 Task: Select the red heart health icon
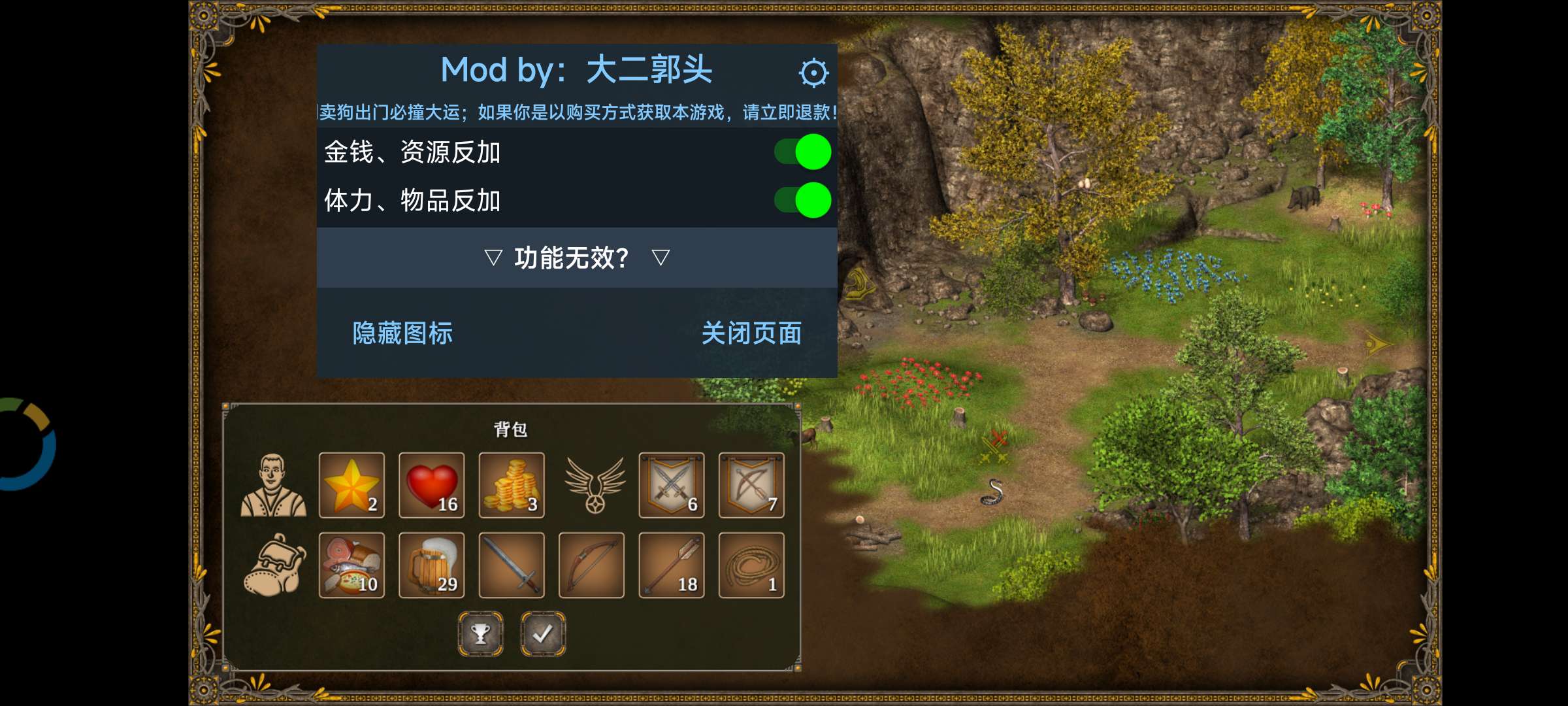(x=431, y=486)
